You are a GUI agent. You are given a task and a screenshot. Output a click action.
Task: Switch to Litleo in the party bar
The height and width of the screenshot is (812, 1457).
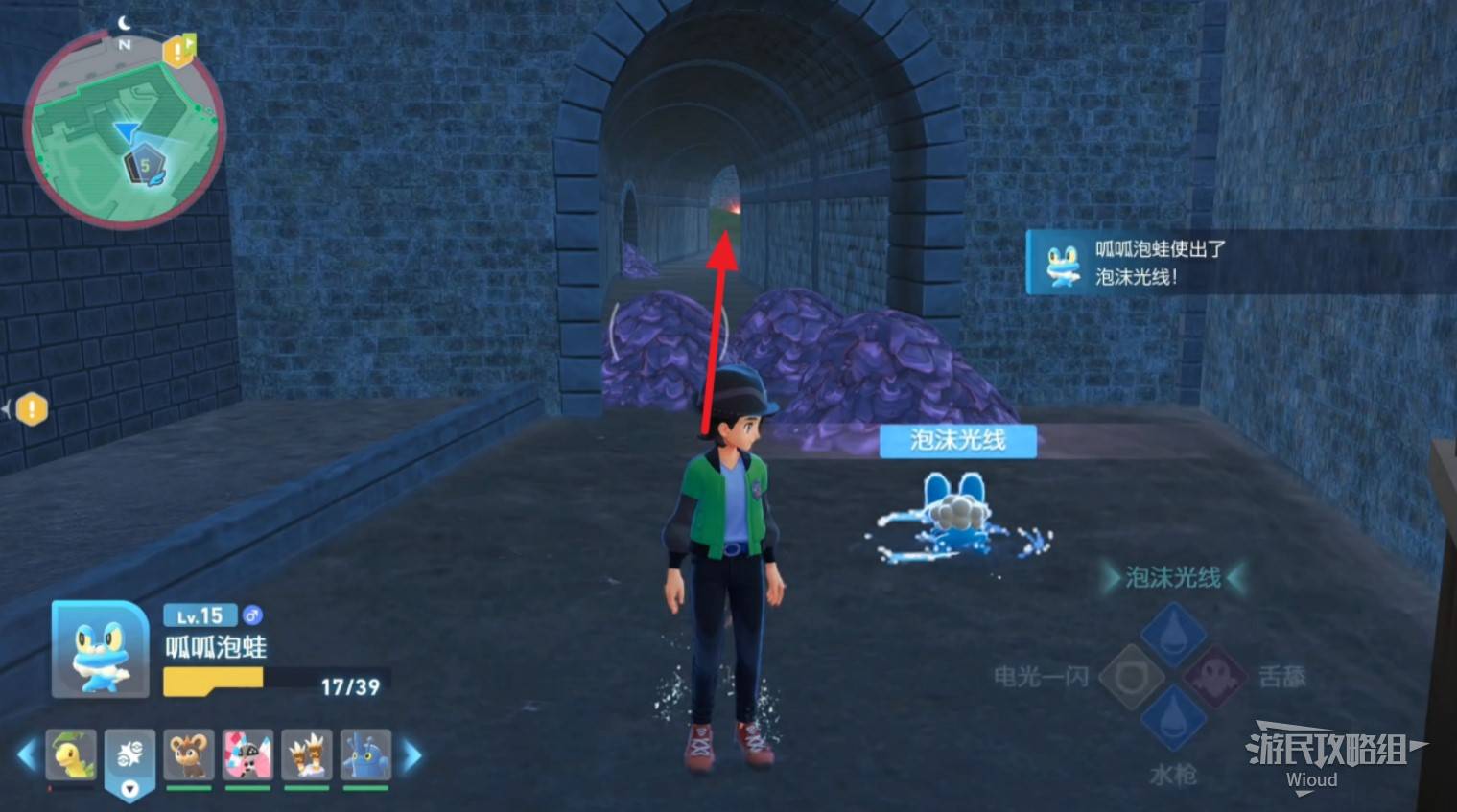click(x=189, y=756)
